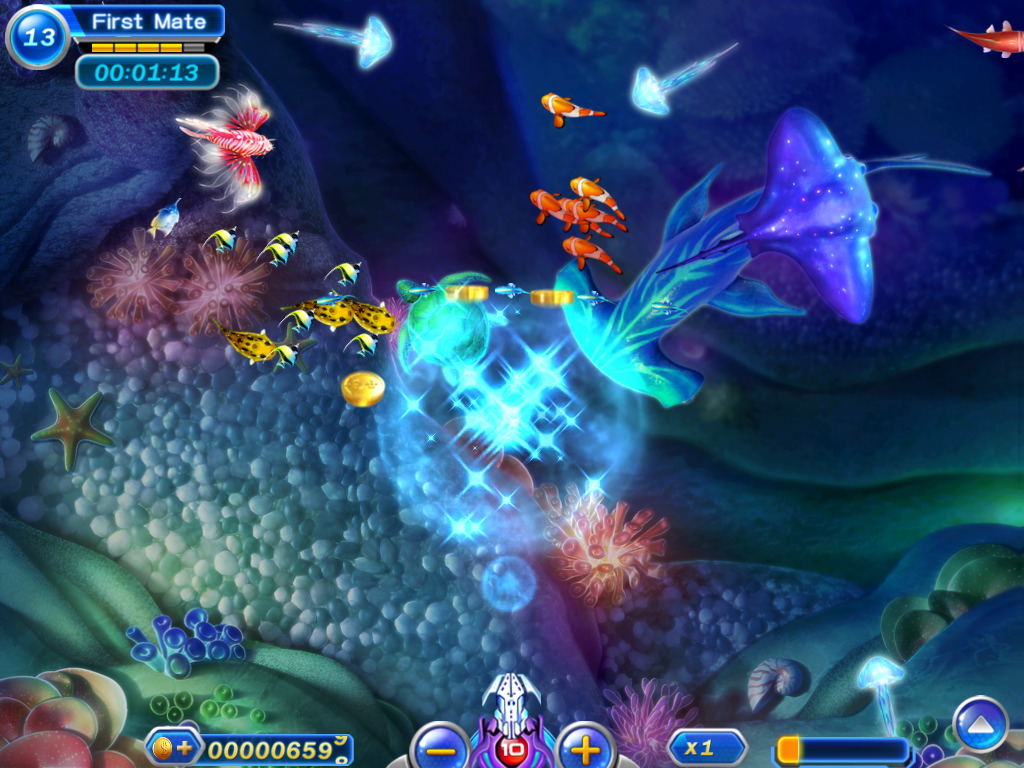
Task: Open the level 13 player badge
Action: (x=38, y=37)
